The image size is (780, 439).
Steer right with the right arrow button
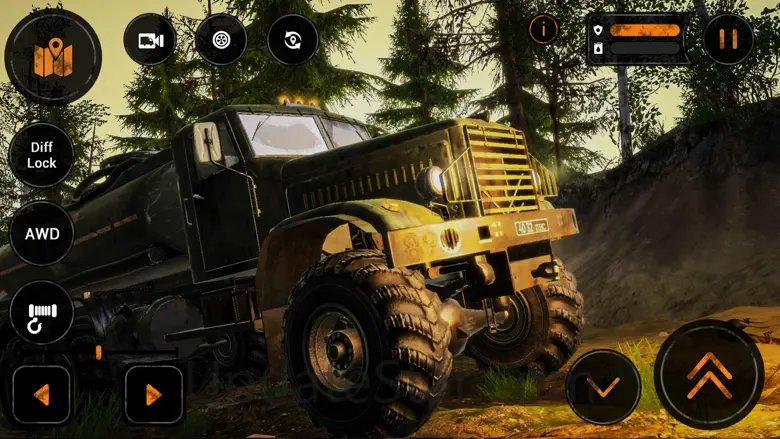pos(154,394)
